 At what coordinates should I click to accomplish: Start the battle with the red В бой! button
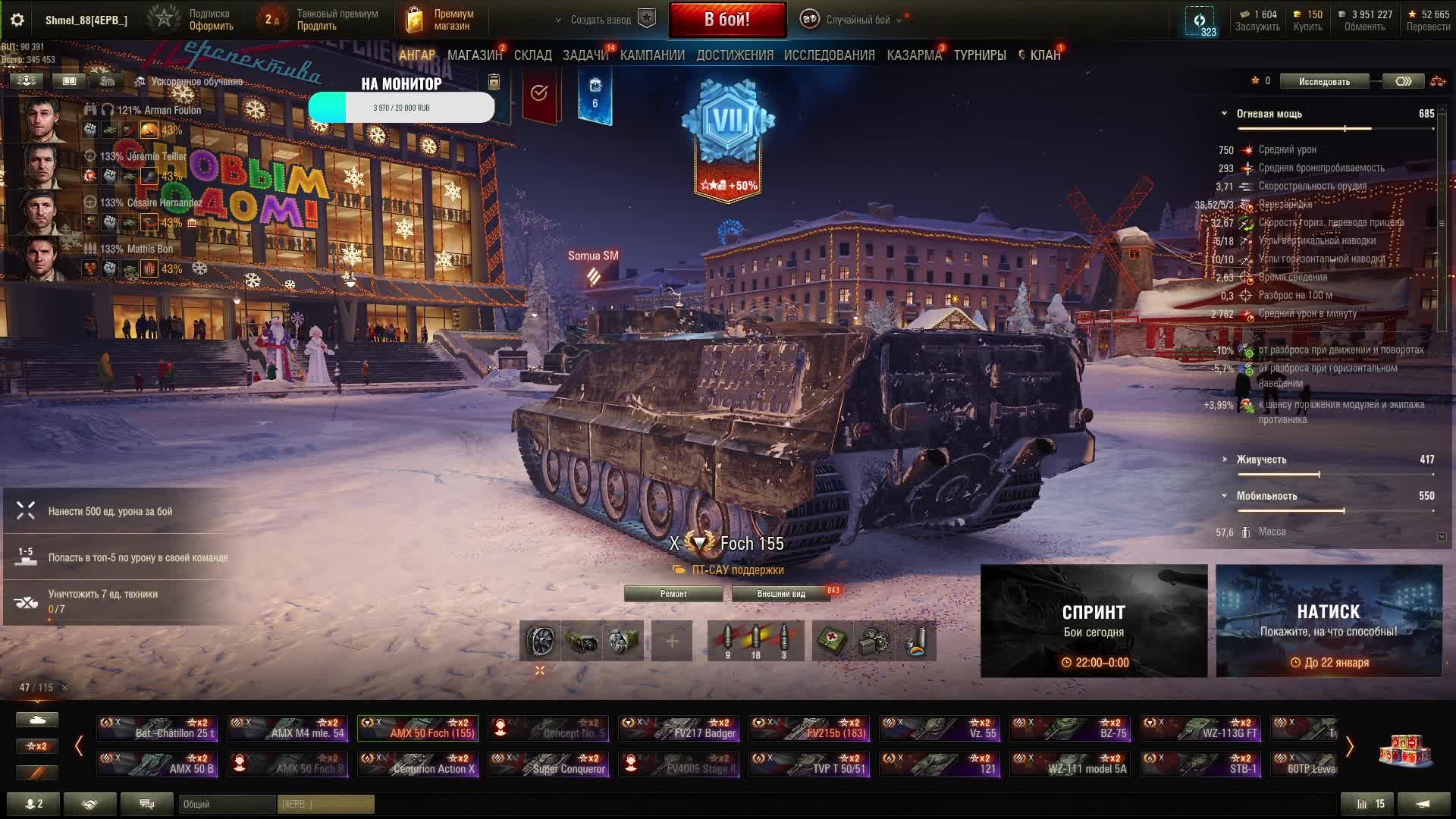pyautogui.click(x=727, y=20)
